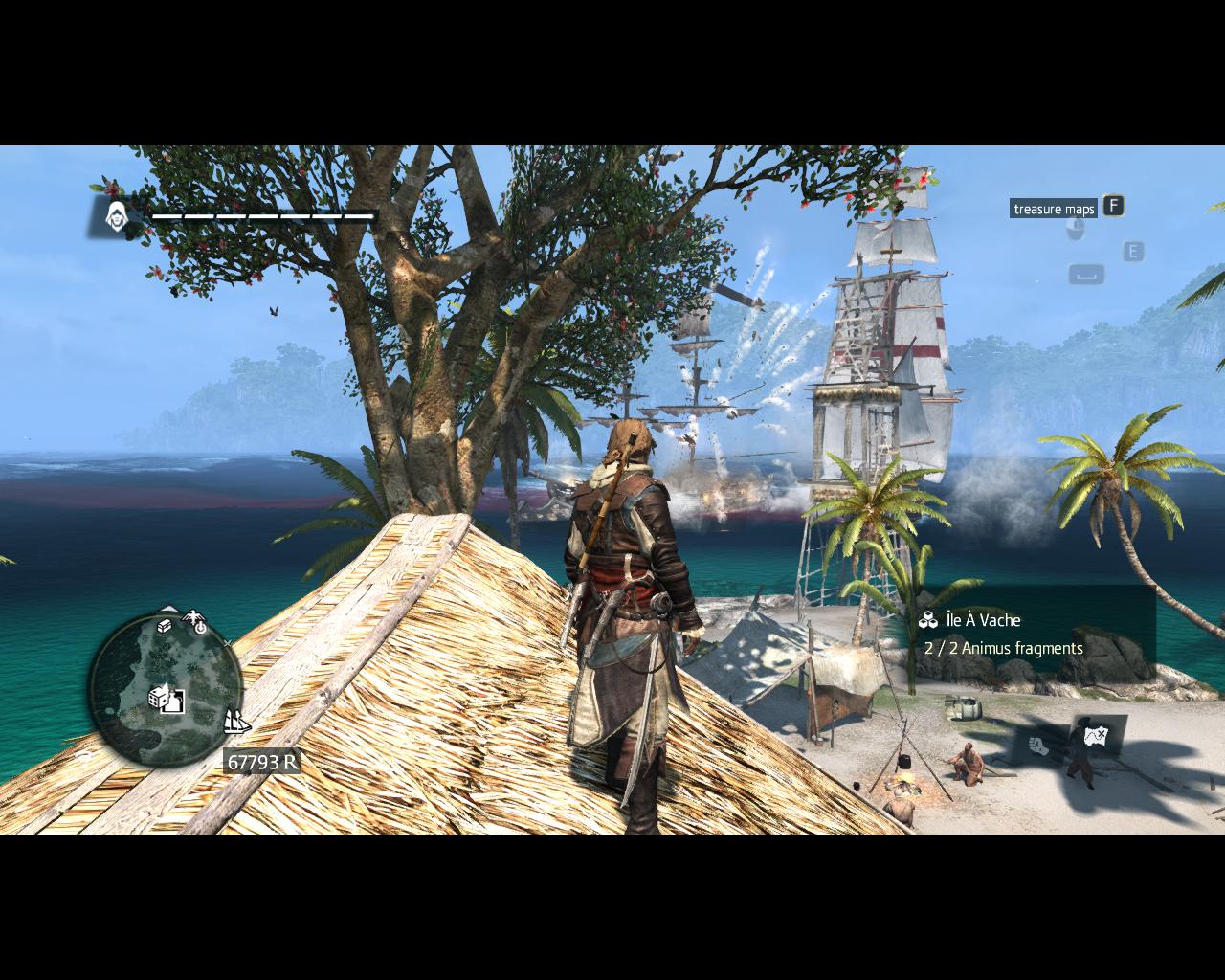Select the eagle viewpoint marker on minimap

pyautogui.click(x=196, y=619)
